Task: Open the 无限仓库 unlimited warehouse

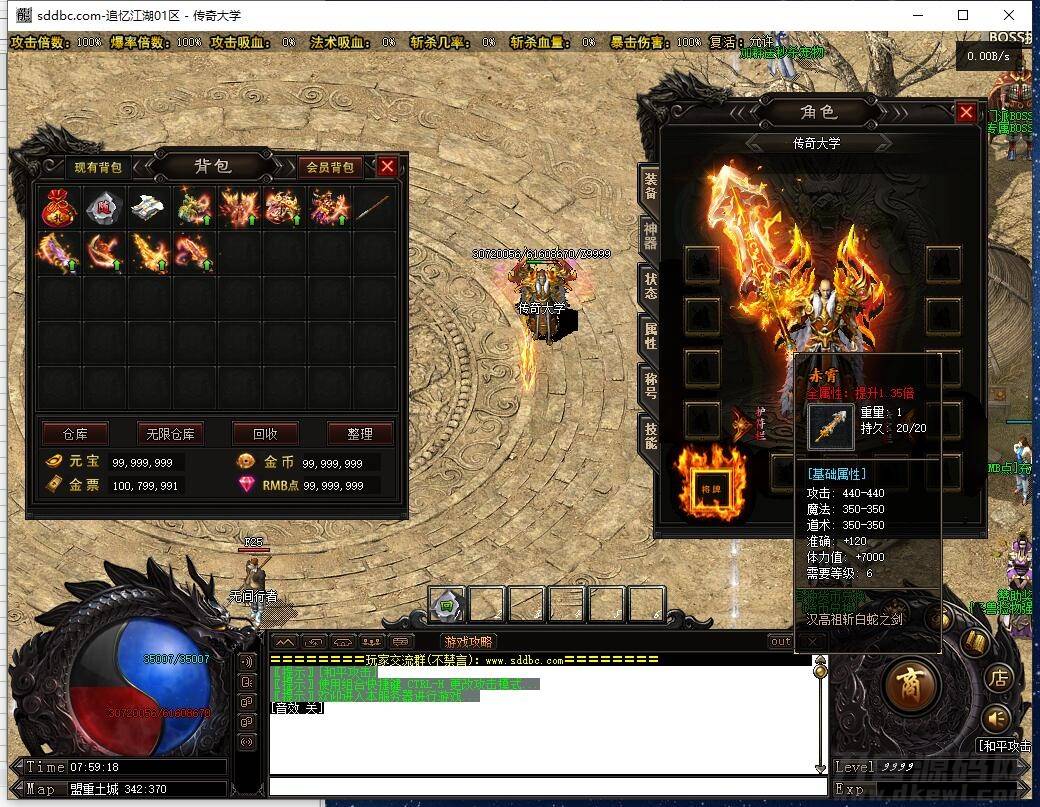Action: coord(170,434)
